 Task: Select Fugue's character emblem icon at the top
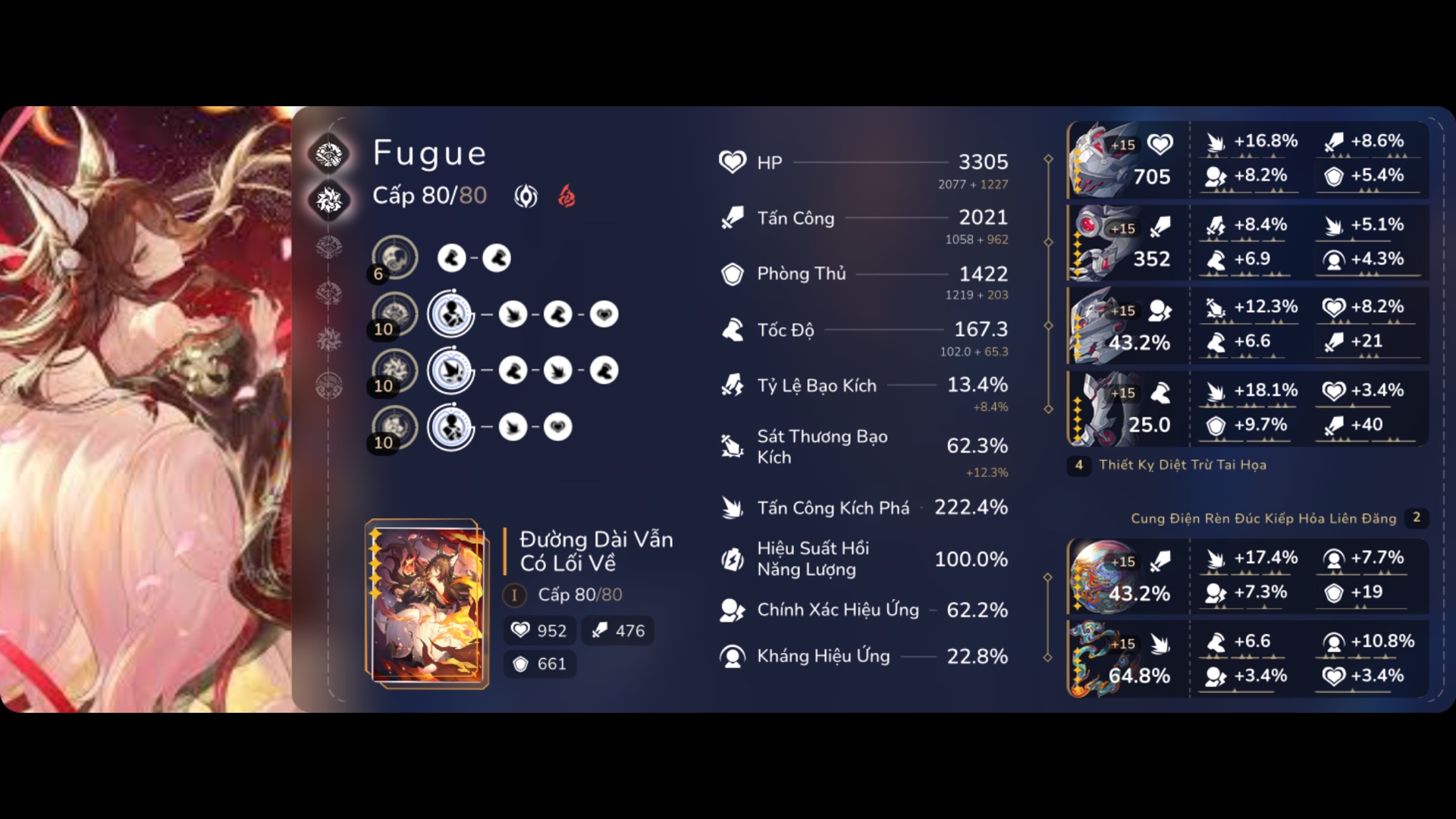pyautogui.click(x=329, y=153)
